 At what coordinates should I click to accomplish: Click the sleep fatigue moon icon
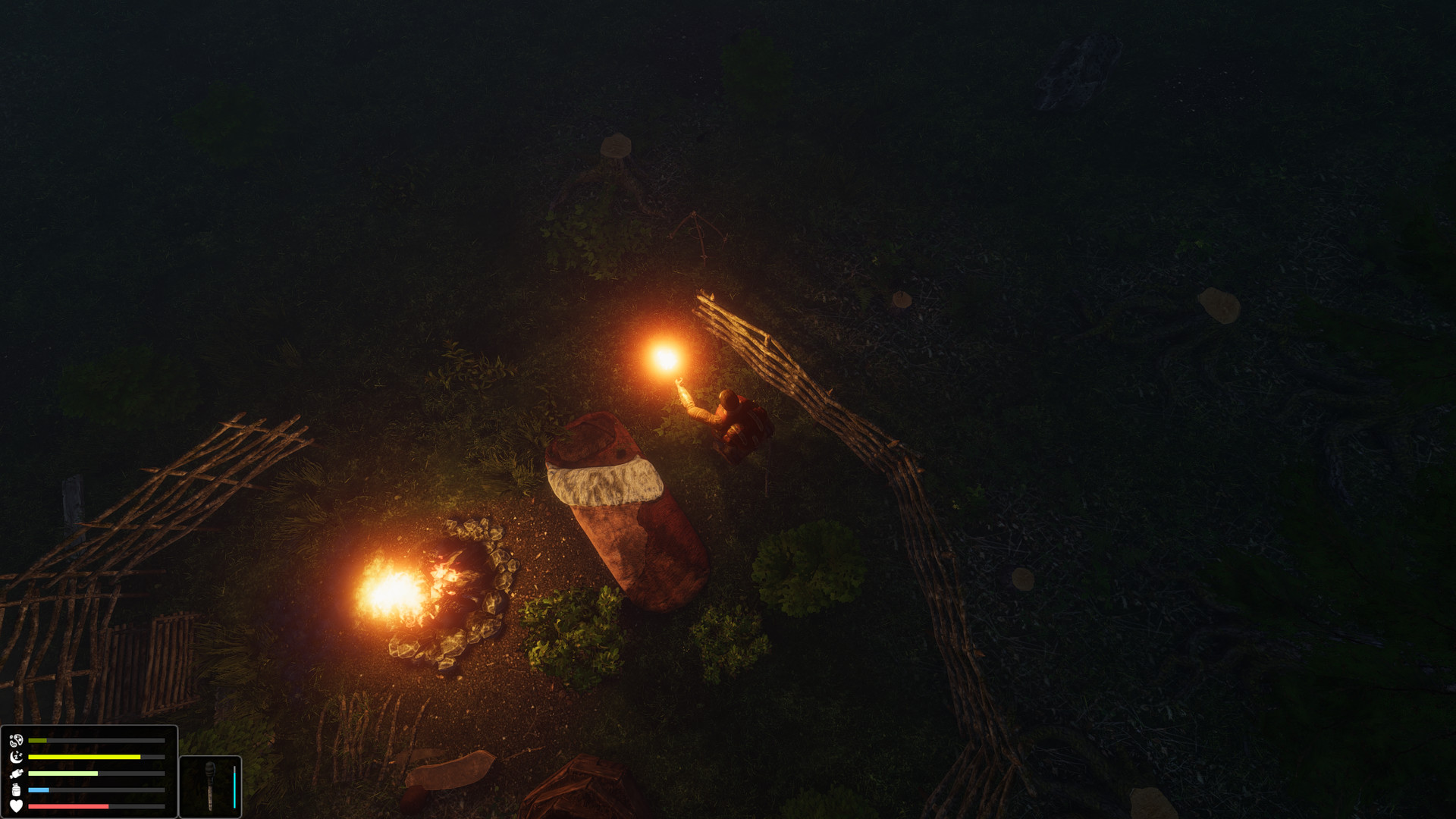click(15, 757)
